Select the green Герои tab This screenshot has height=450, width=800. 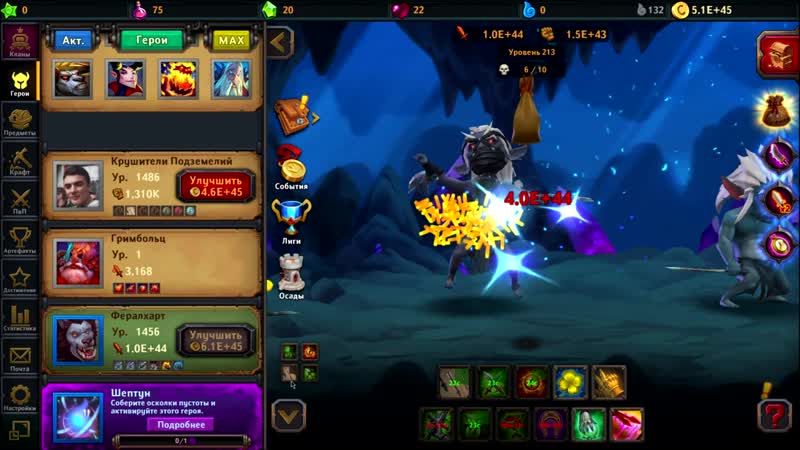coord(151,40)
